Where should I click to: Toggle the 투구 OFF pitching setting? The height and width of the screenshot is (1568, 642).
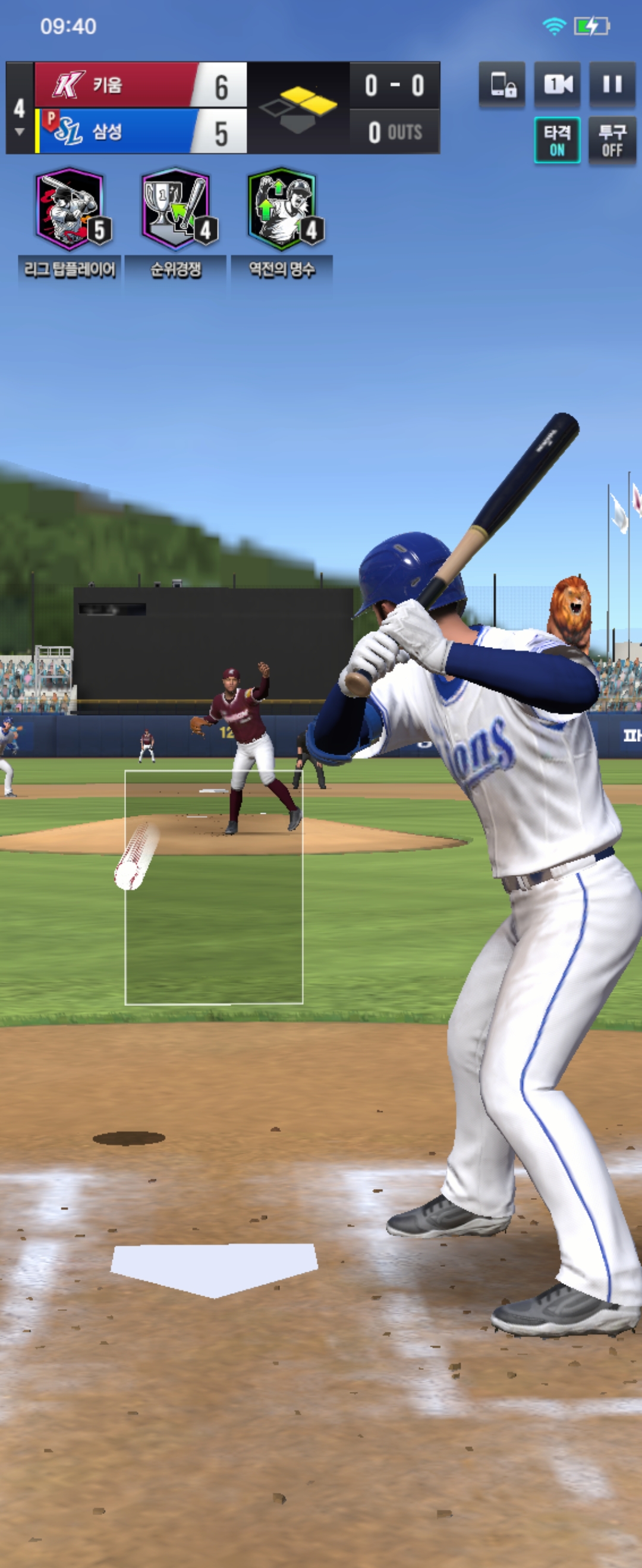612,140
